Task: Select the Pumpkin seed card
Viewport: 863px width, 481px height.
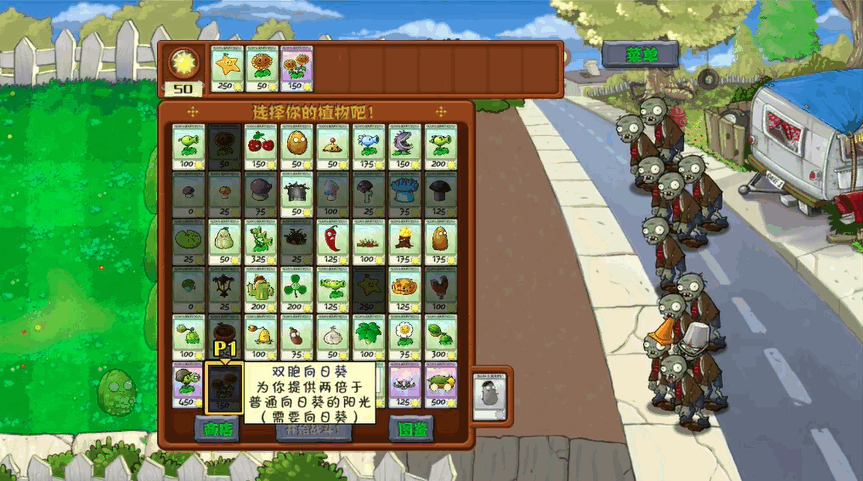Action: [404, 290]
